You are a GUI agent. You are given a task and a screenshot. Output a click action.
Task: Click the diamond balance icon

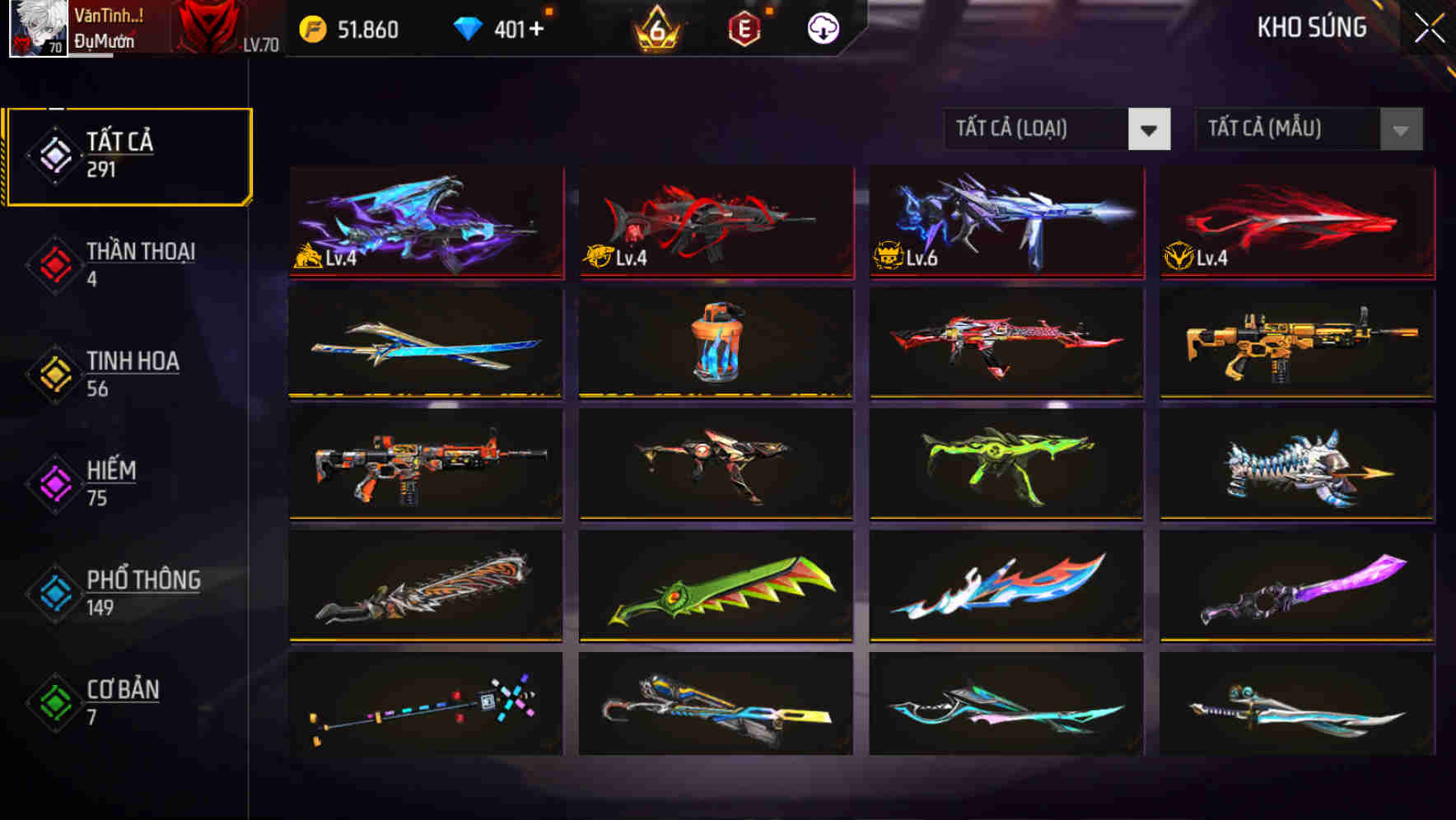coord(469,28)
